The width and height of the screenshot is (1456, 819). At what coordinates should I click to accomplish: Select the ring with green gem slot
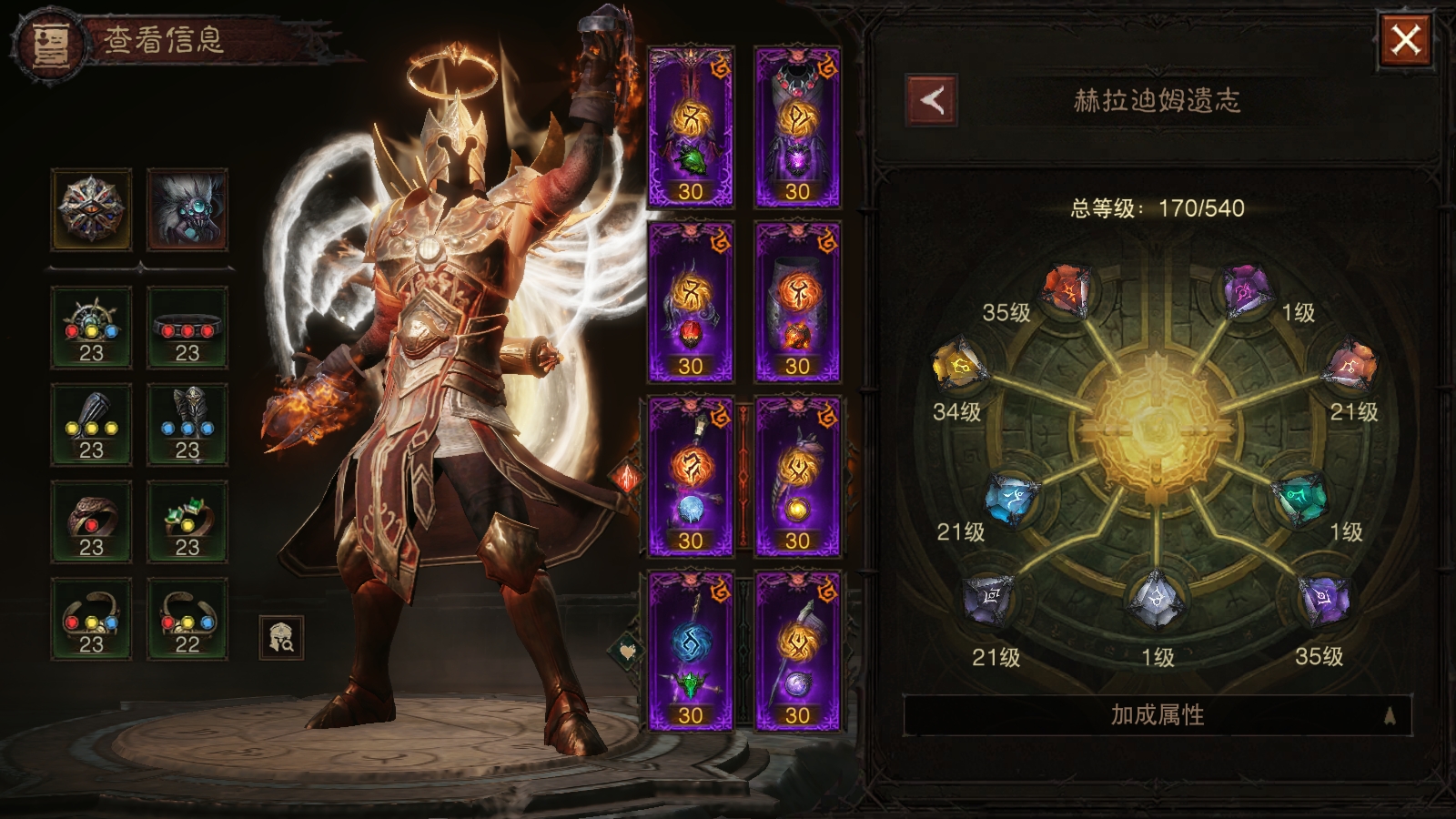coord(187,521)
